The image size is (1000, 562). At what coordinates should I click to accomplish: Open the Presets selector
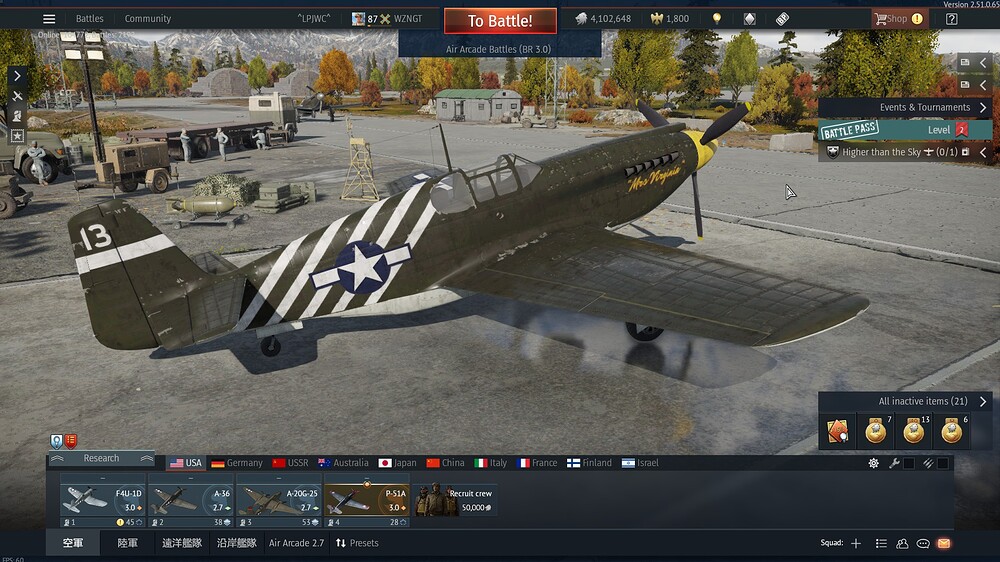[x=357, y=543]
